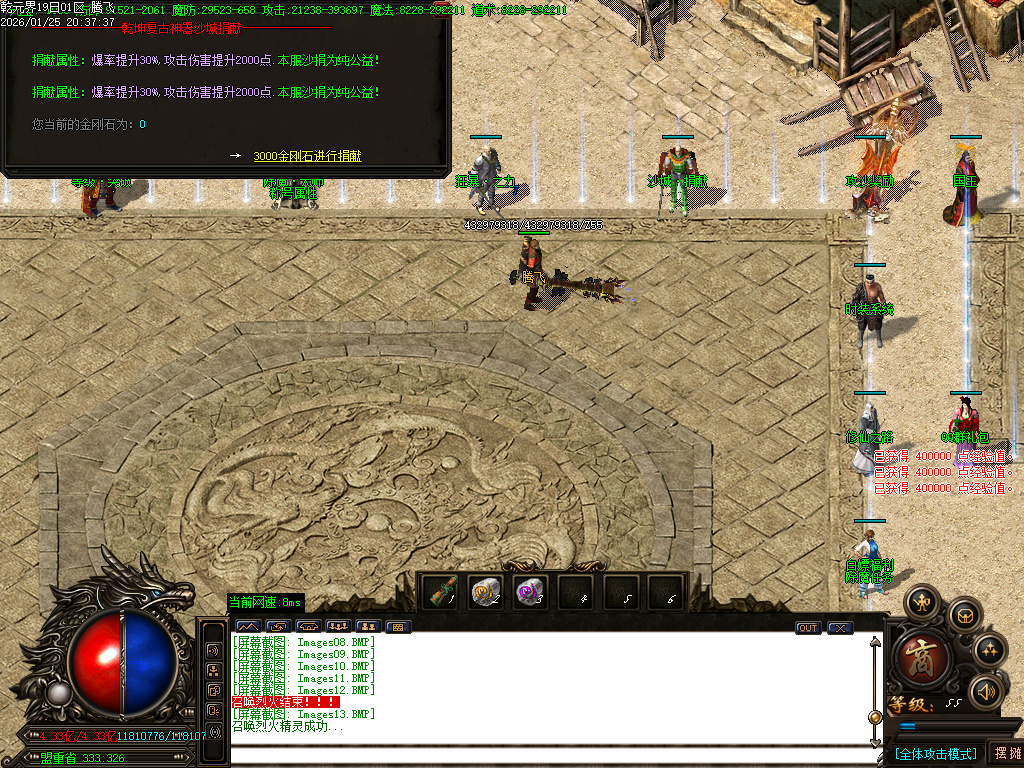Click the chat scrollbar's up arrow
The height and width of the screenshot is (768, 1024).
point(876,642)
